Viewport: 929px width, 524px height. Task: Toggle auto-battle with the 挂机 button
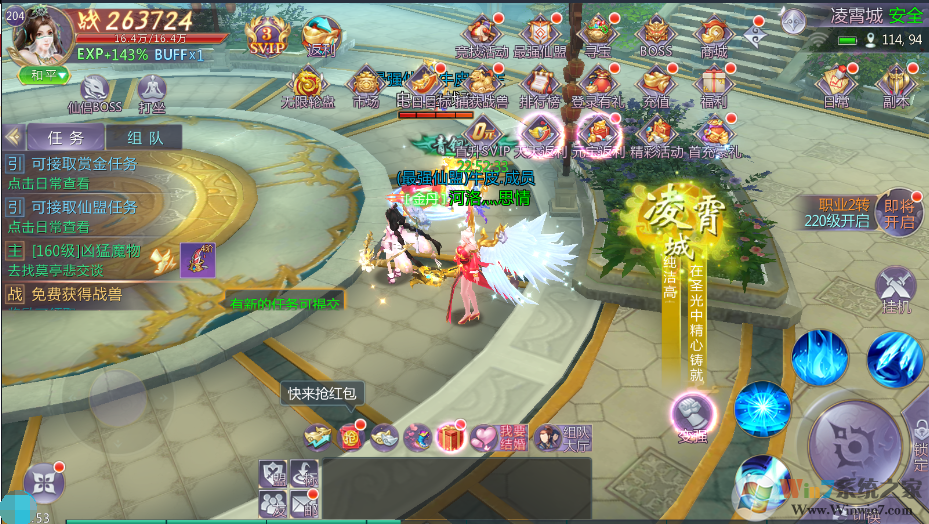[x=894, y=291]
